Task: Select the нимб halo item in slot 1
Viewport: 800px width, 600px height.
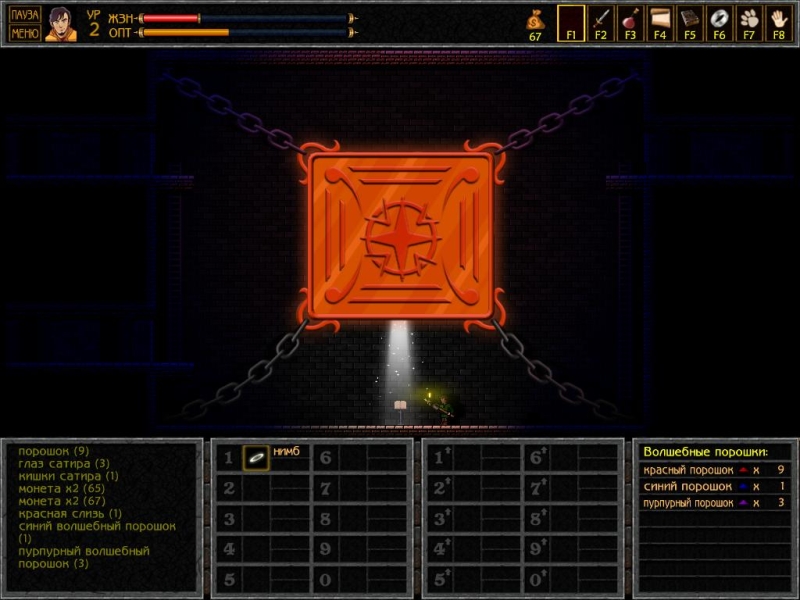Action: tap(257, 457)
